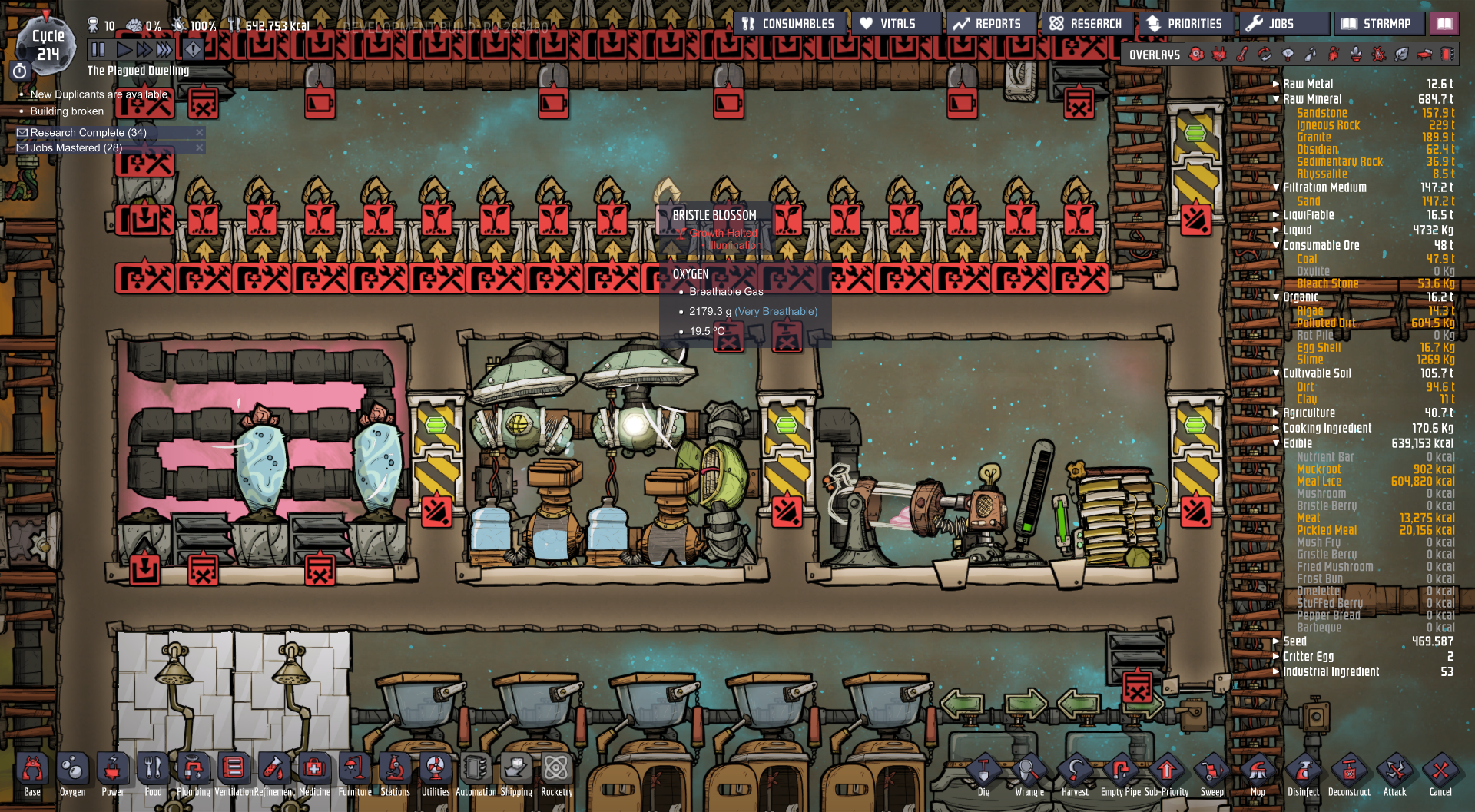
Task: Open the Priorities screen
Action: coord(1185,23)
